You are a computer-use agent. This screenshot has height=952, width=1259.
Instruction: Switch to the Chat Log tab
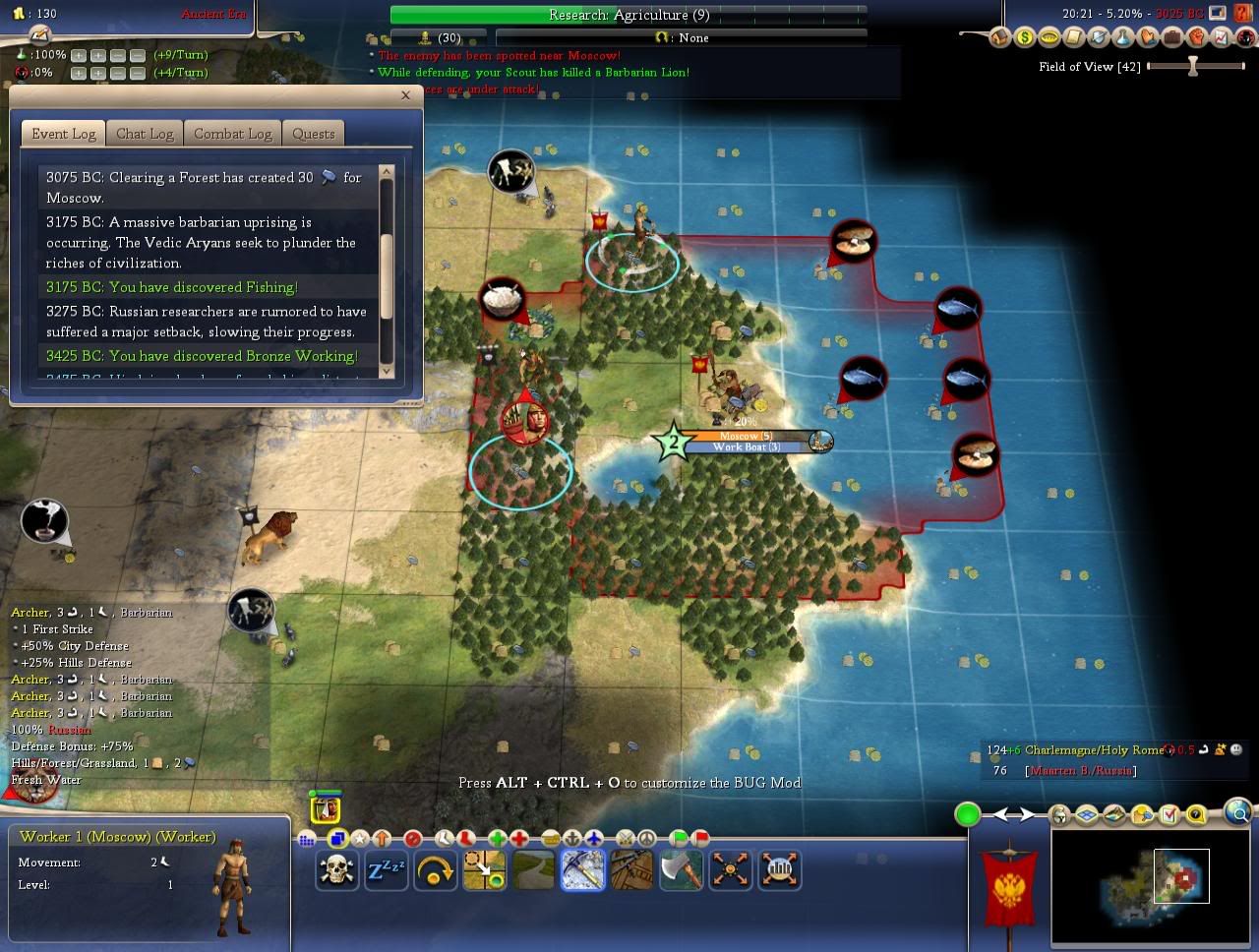point(145,133)
